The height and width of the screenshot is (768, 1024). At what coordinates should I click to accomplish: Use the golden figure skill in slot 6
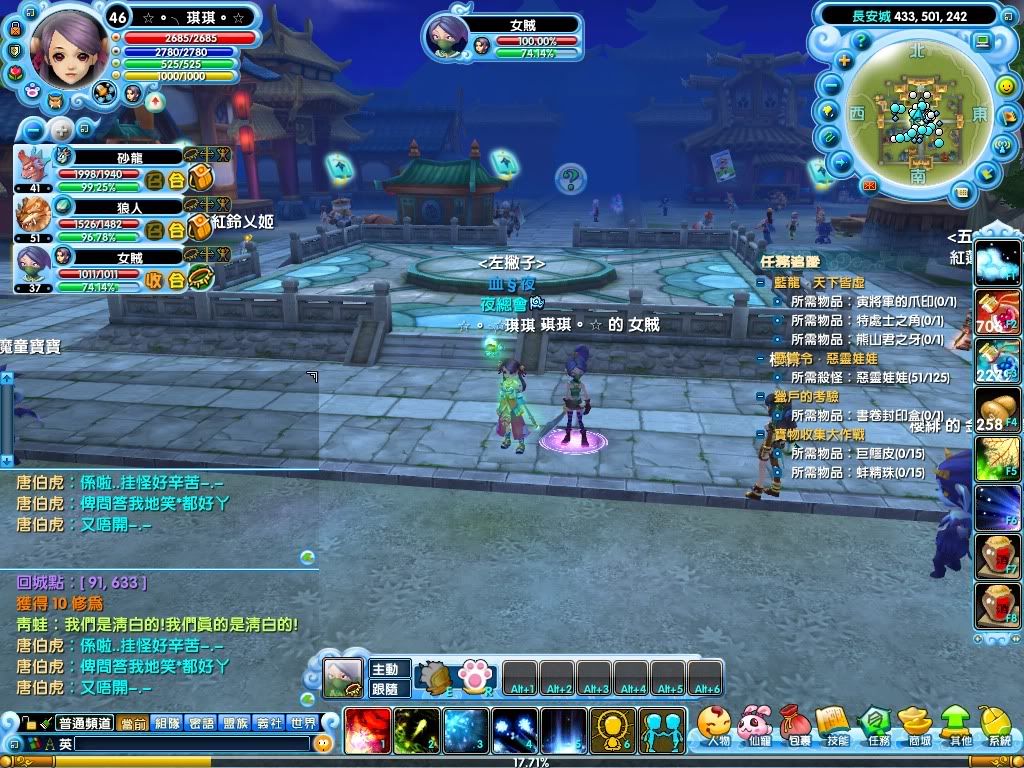click(612, 731)
